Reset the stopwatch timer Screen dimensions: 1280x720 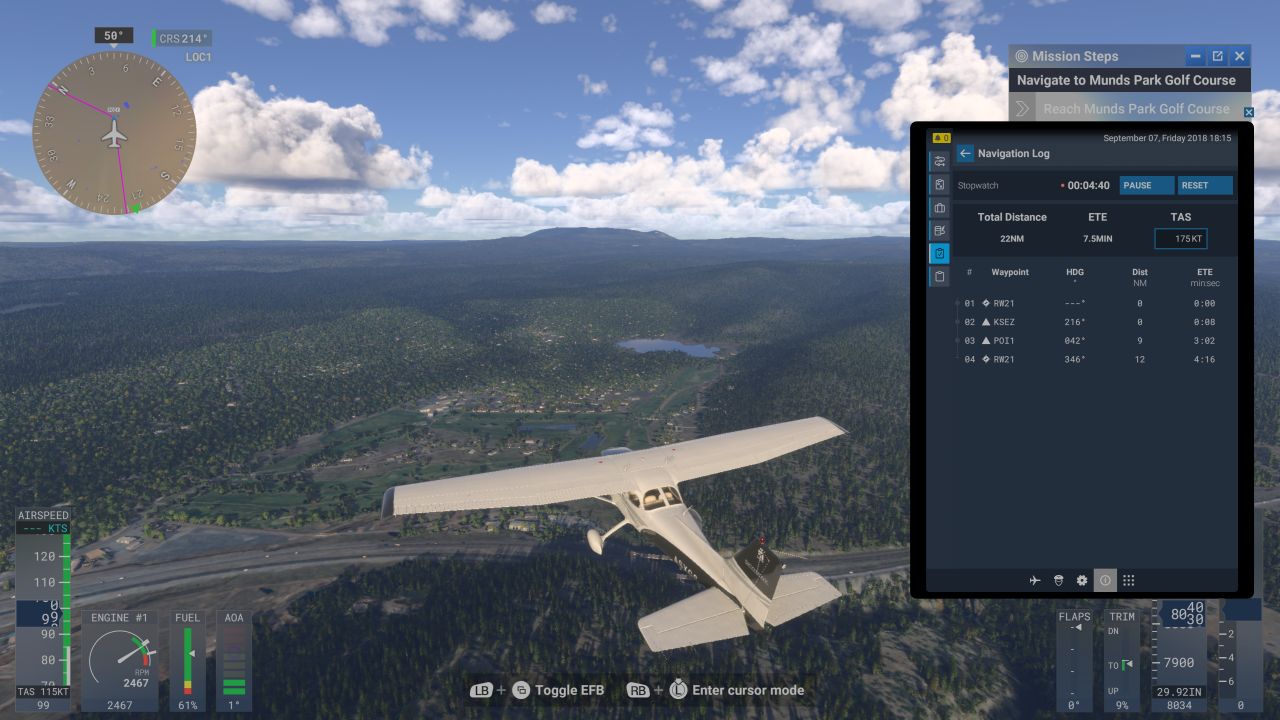1204,185
